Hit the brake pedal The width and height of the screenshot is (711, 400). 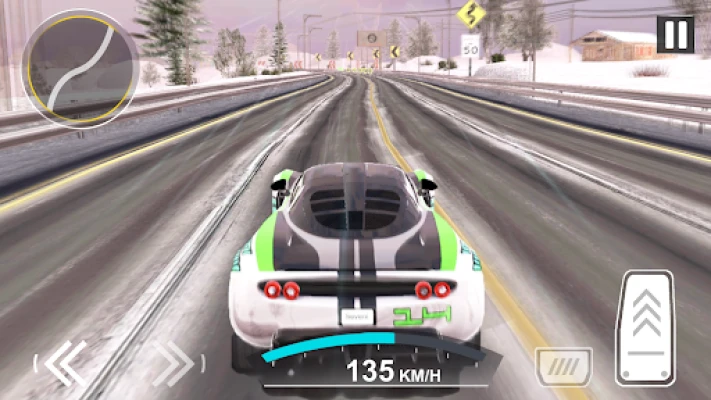coord(563,367)
